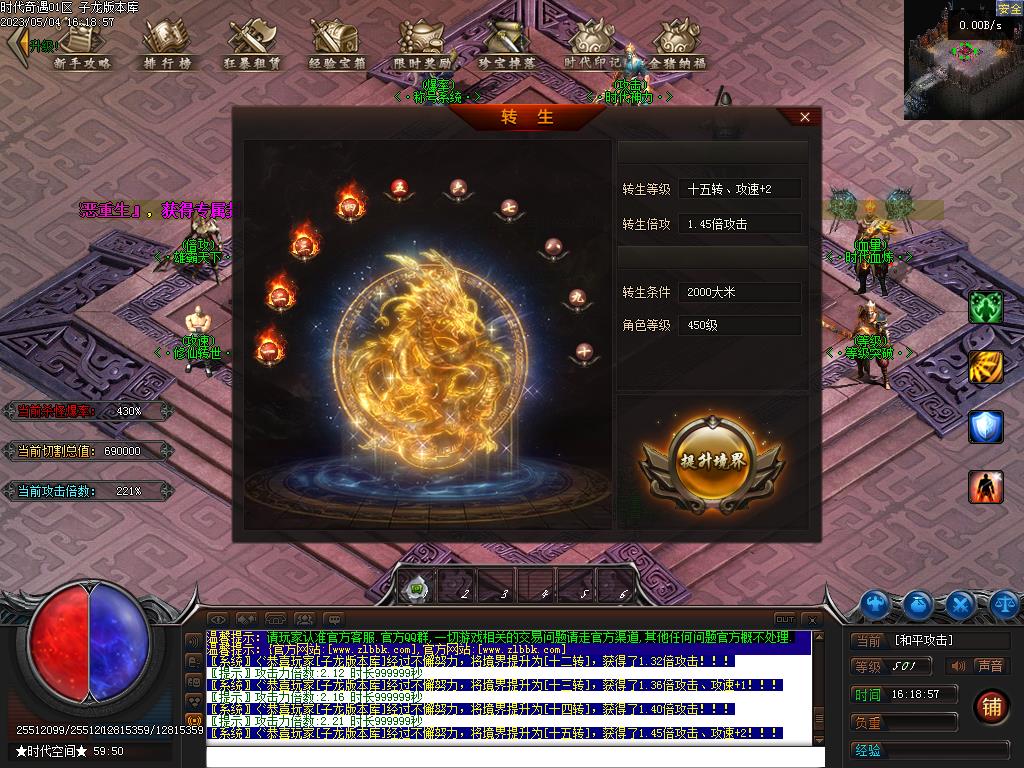The width and height of the screenshot is (1024, 768).
Task: Open the 限时奖励 timed rewards
Action: [x=422, y=44]
